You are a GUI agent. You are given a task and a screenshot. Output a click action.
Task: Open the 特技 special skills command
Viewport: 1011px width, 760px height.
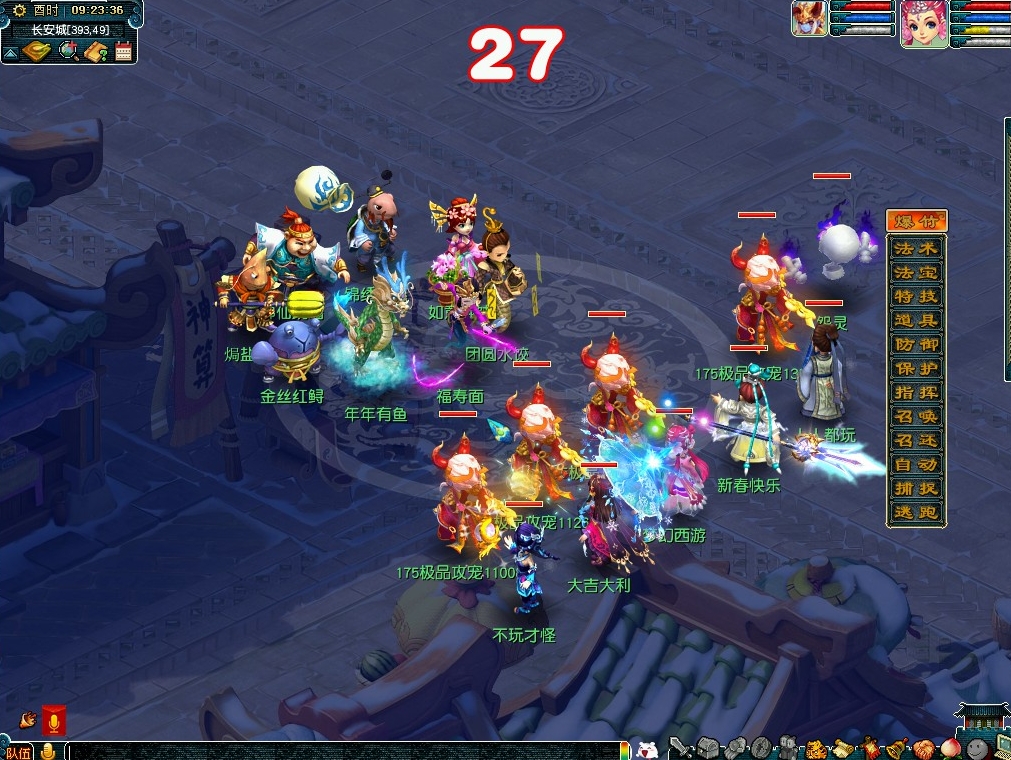916,295
